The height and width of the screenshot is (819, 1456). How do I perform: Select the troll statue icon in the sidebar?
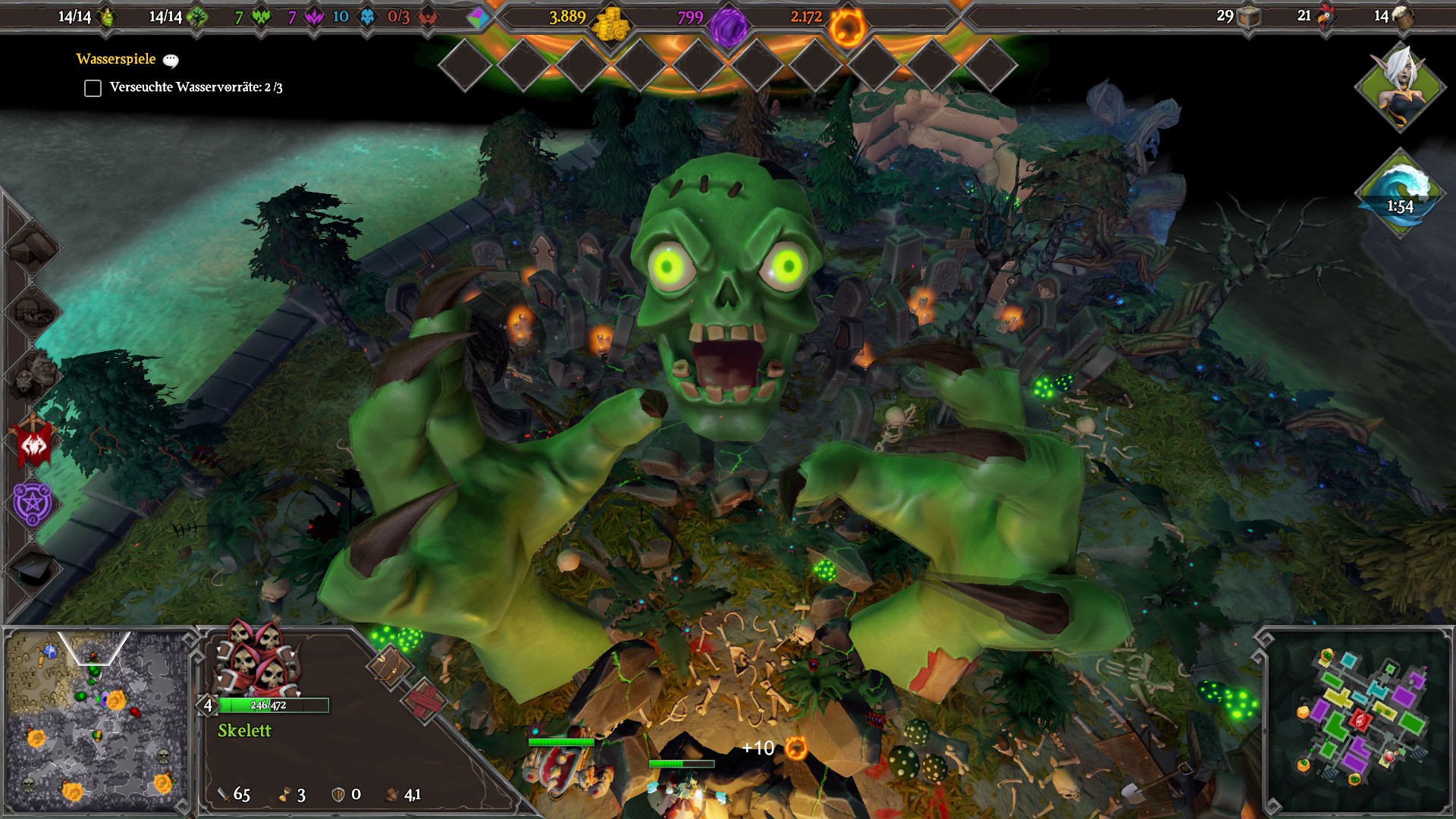(x=33, y=373)
